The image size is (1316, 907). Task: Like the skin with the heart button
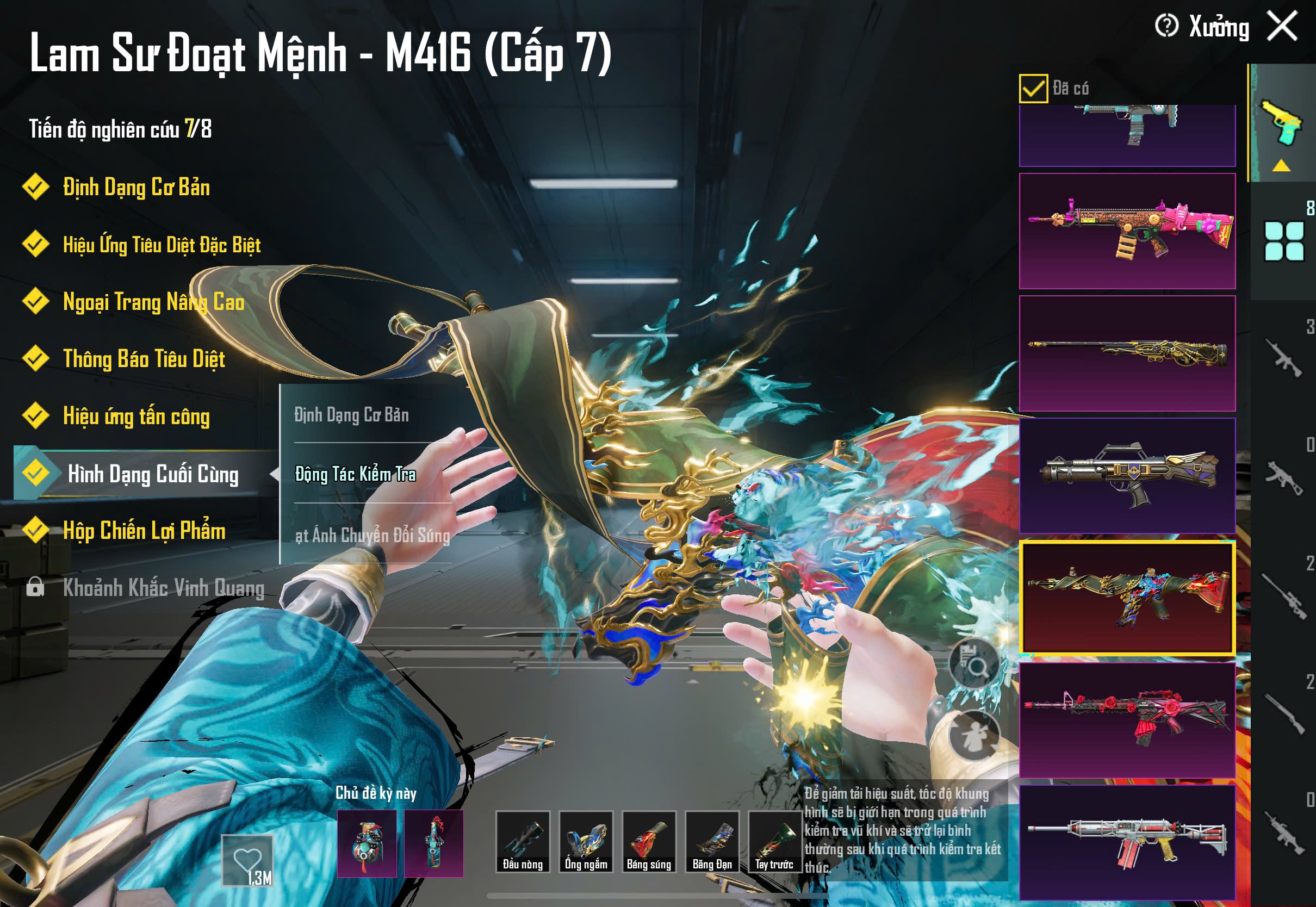(248, 860)
